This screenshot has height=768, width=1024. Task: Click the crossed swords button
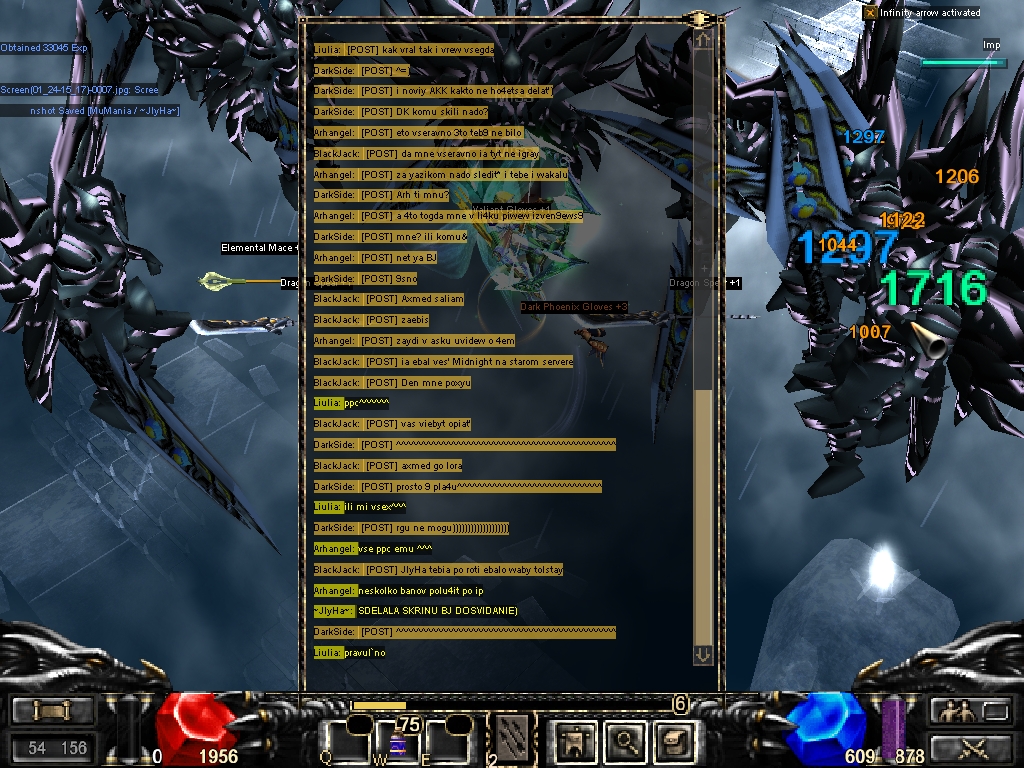coord(970,747)
